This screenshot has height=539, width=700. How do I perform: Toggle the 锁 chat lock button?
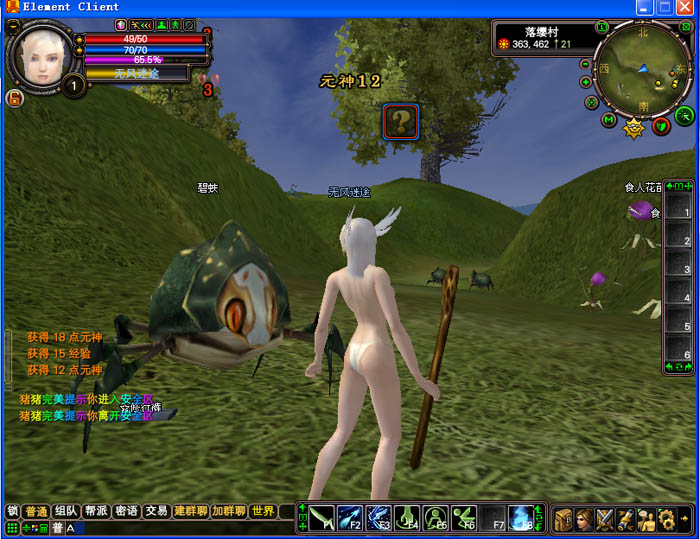coord(13,511)
